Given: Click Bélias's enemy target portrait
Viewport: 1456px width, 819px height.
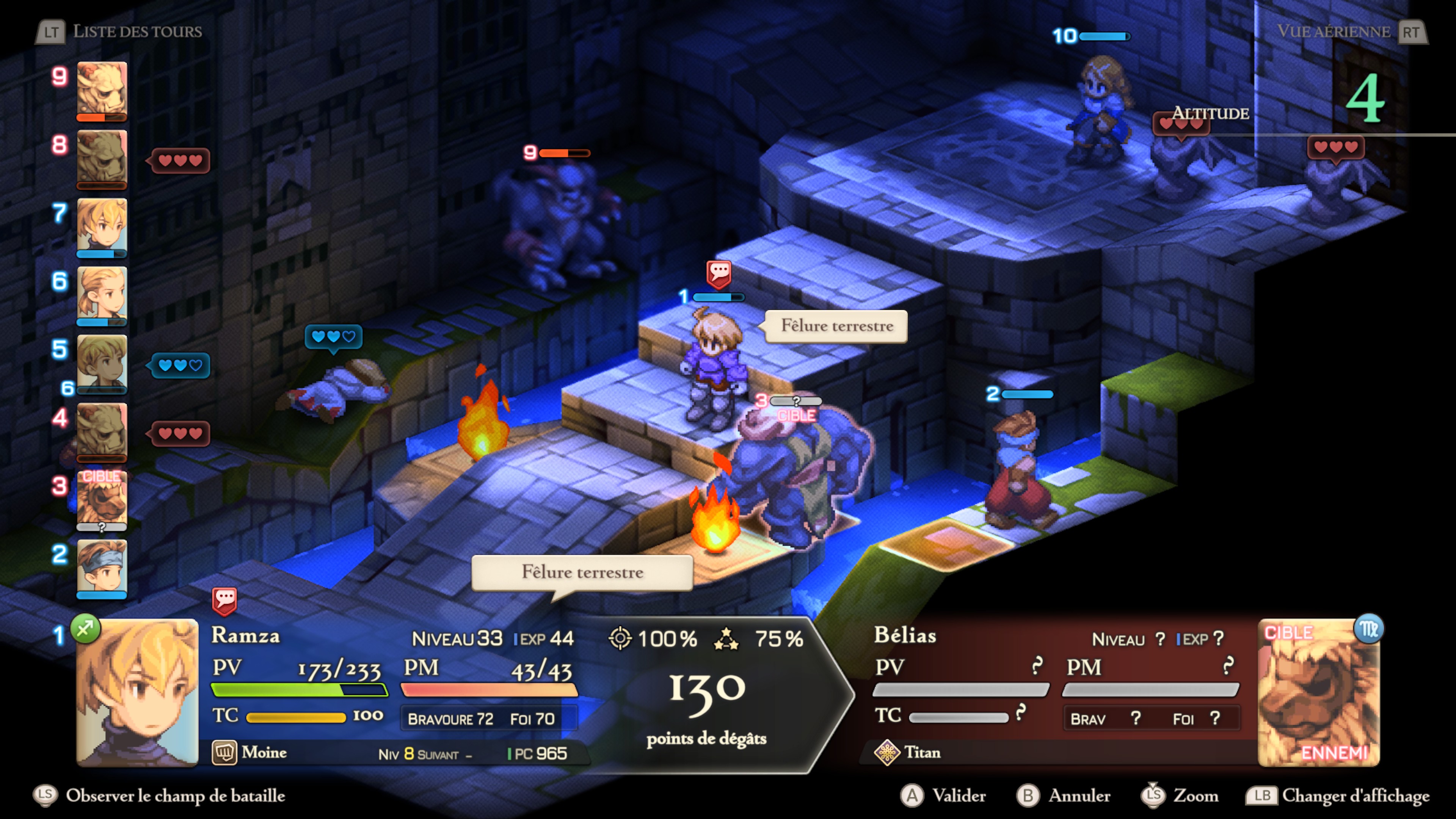Looking at the screenshot, I should click(1318, 692).
